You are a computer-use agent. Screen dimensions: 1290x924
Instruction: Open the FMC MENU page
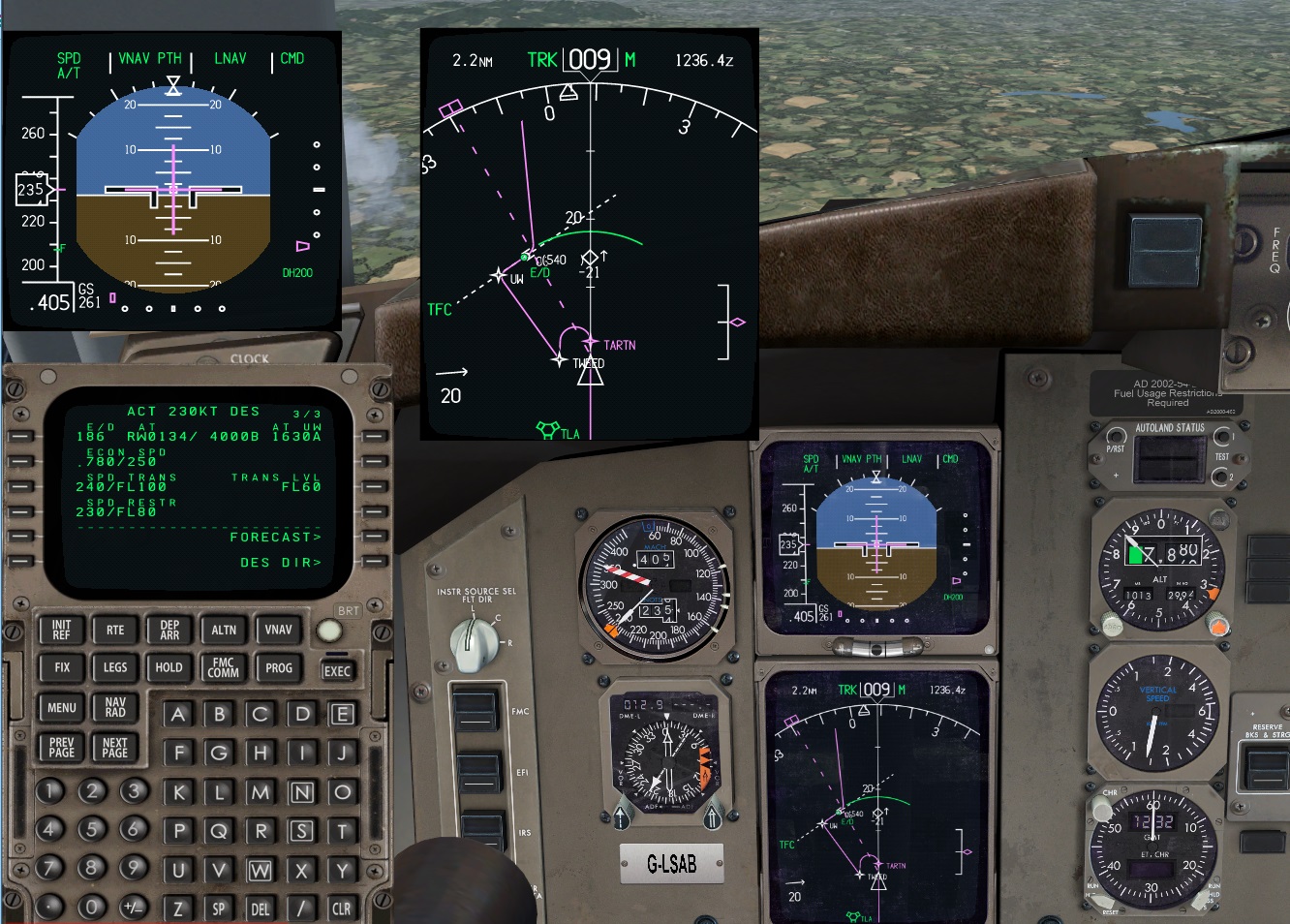[61, 708]
